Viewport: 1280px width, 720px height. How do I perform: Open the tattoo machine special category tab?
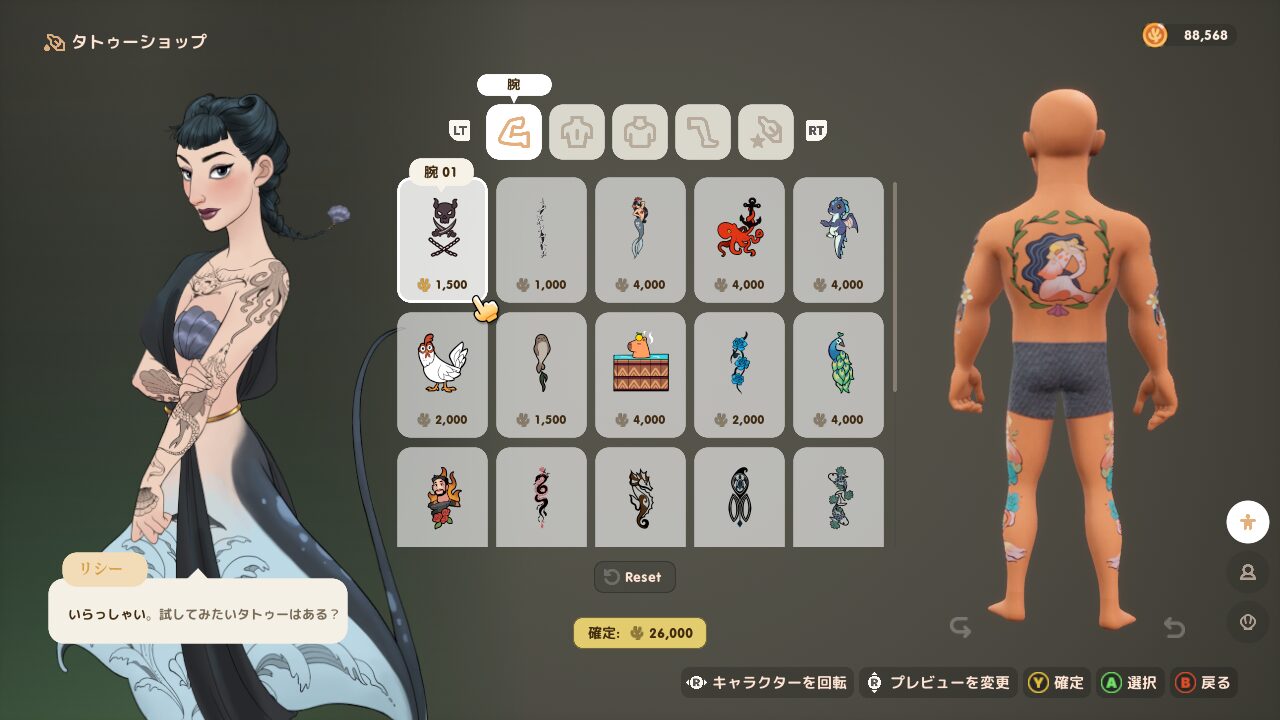click(x=766, y=132)
